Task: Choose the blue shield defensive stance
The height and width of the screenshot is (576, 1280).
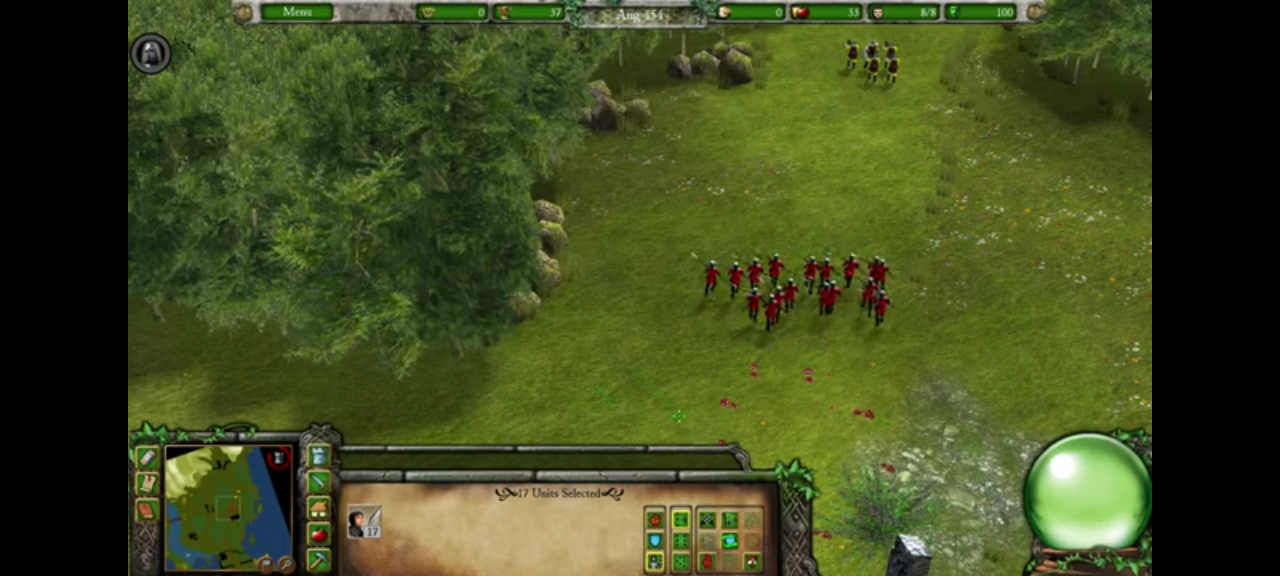Action: point(655,540)
